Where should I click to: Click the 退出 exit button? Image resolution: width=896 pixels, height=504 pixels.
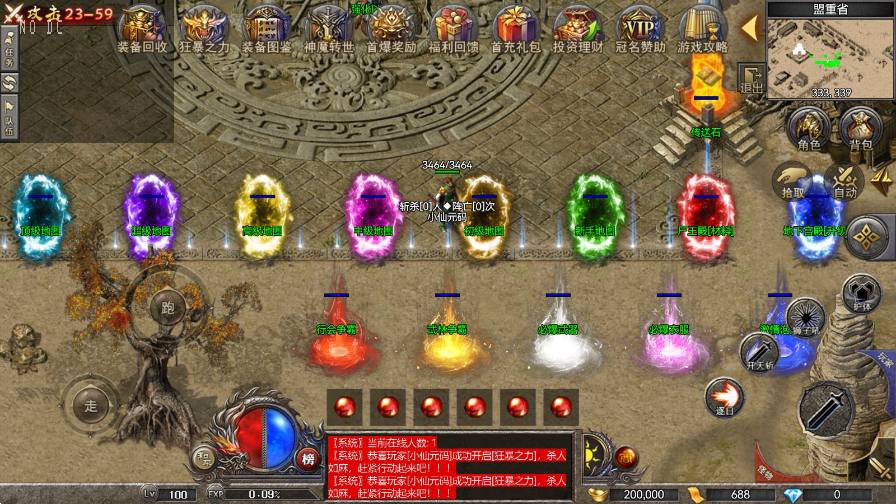(751, 79)
